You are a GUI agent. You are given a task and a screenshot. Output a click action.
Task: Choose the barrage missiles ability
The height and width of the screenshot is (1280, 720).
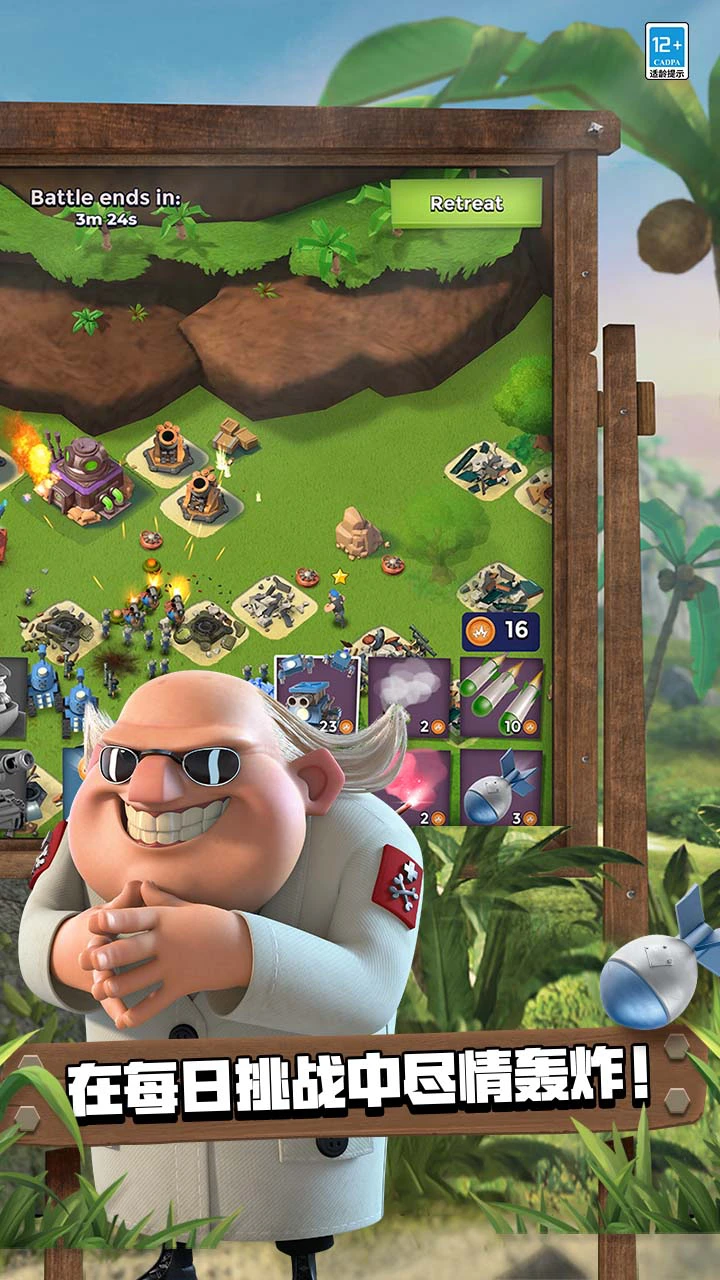(x=501, y=696)
